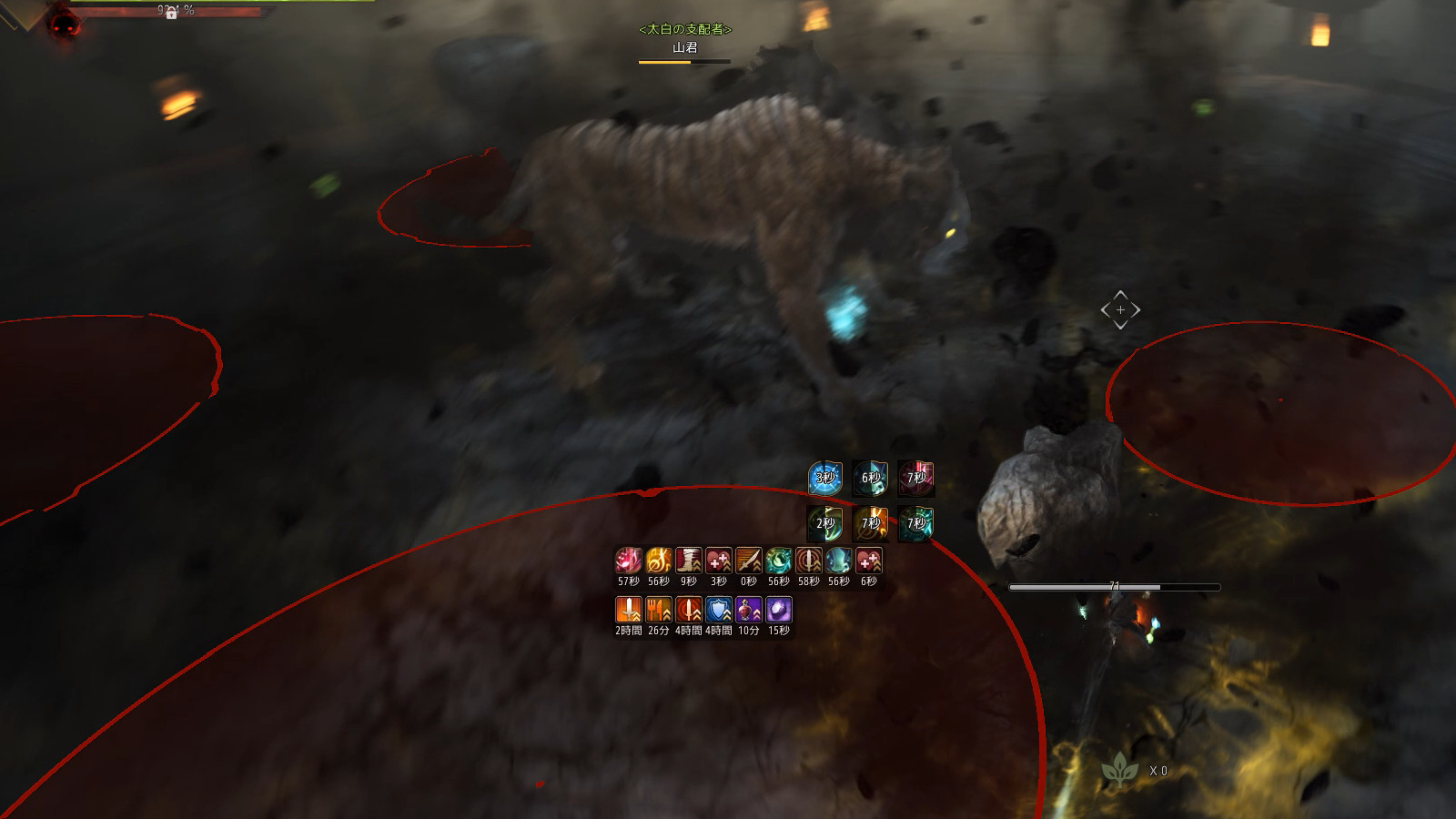Viewport: 1456px width, 819px height.
Task: Click the sword-and-rings buff showing 58秒
Action: (x=808, y=561)
